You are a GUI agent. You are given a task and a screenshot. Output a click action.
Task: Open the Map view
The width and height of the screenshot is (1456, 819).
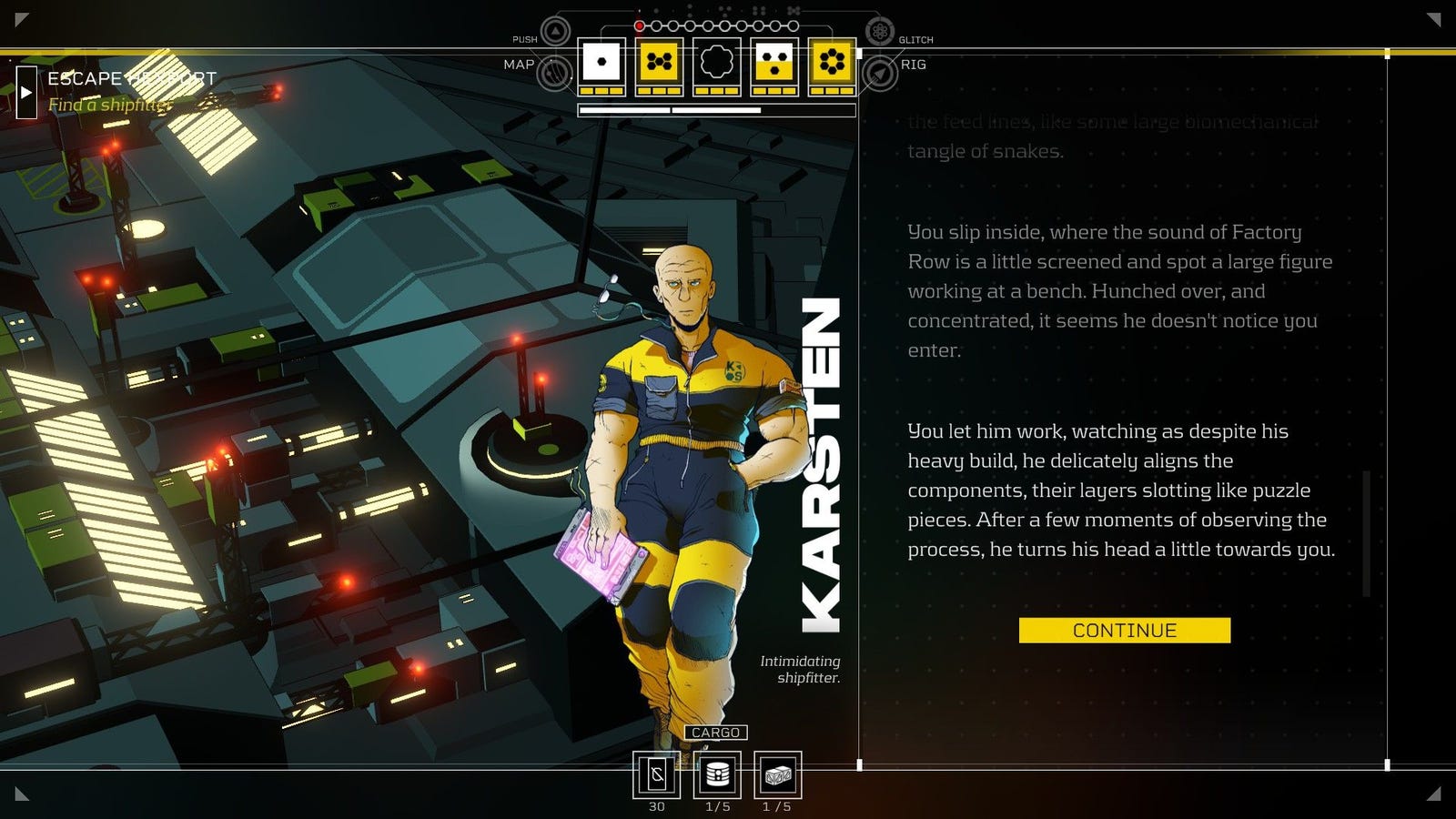tap(554, 73)
